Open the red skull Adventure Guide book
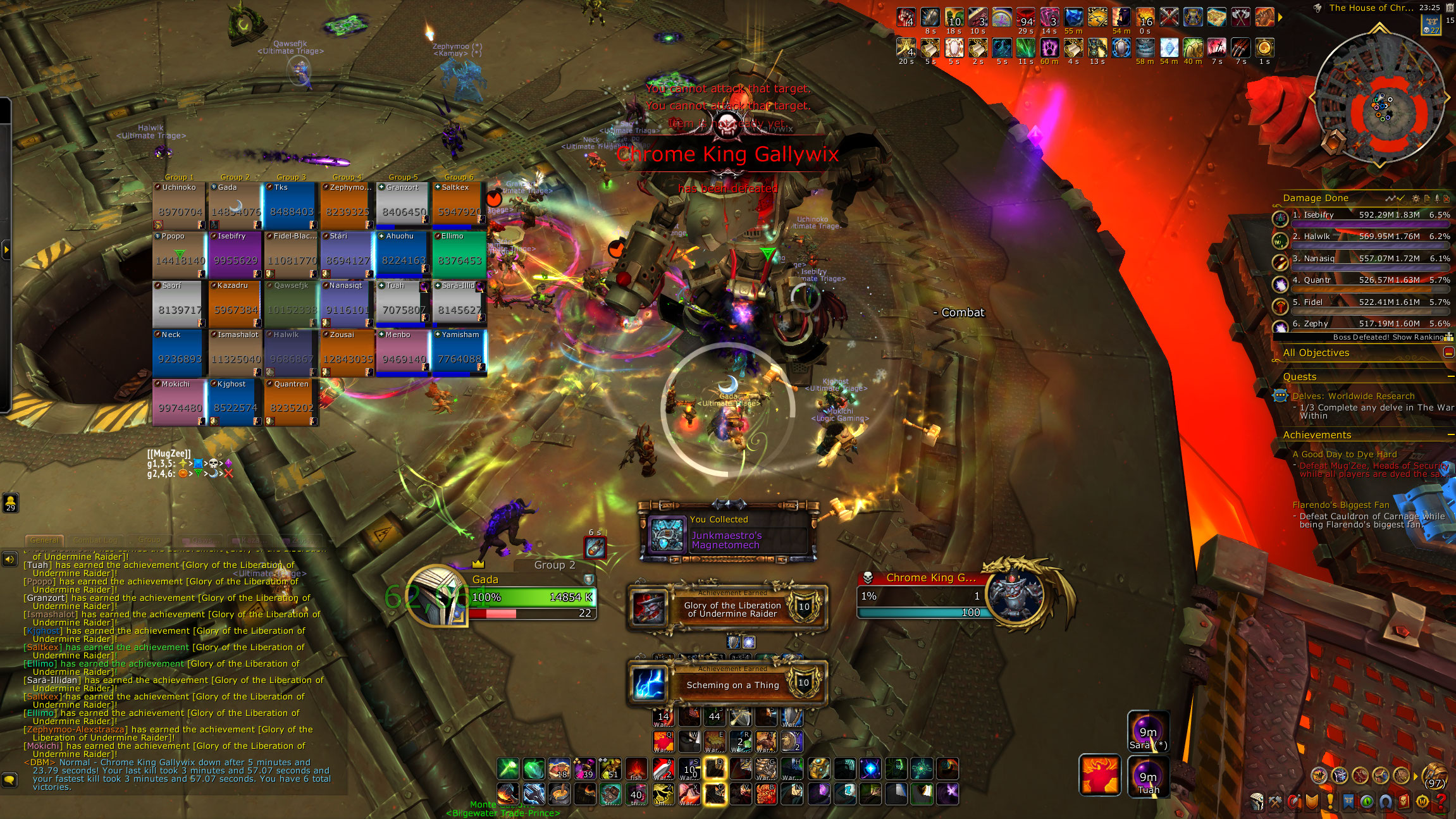 pyautogui.click(x=1404, y=803)
